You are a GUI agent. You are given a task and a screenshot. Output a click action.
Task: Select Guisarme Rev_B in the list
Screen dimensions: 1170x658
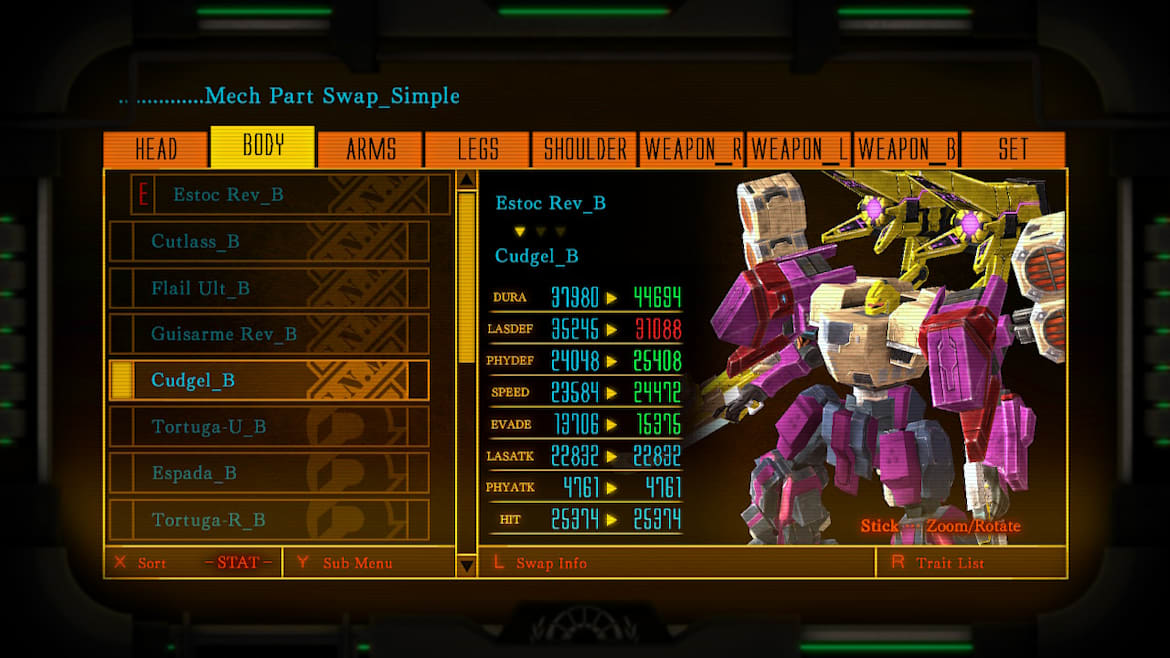click(268, 334)
